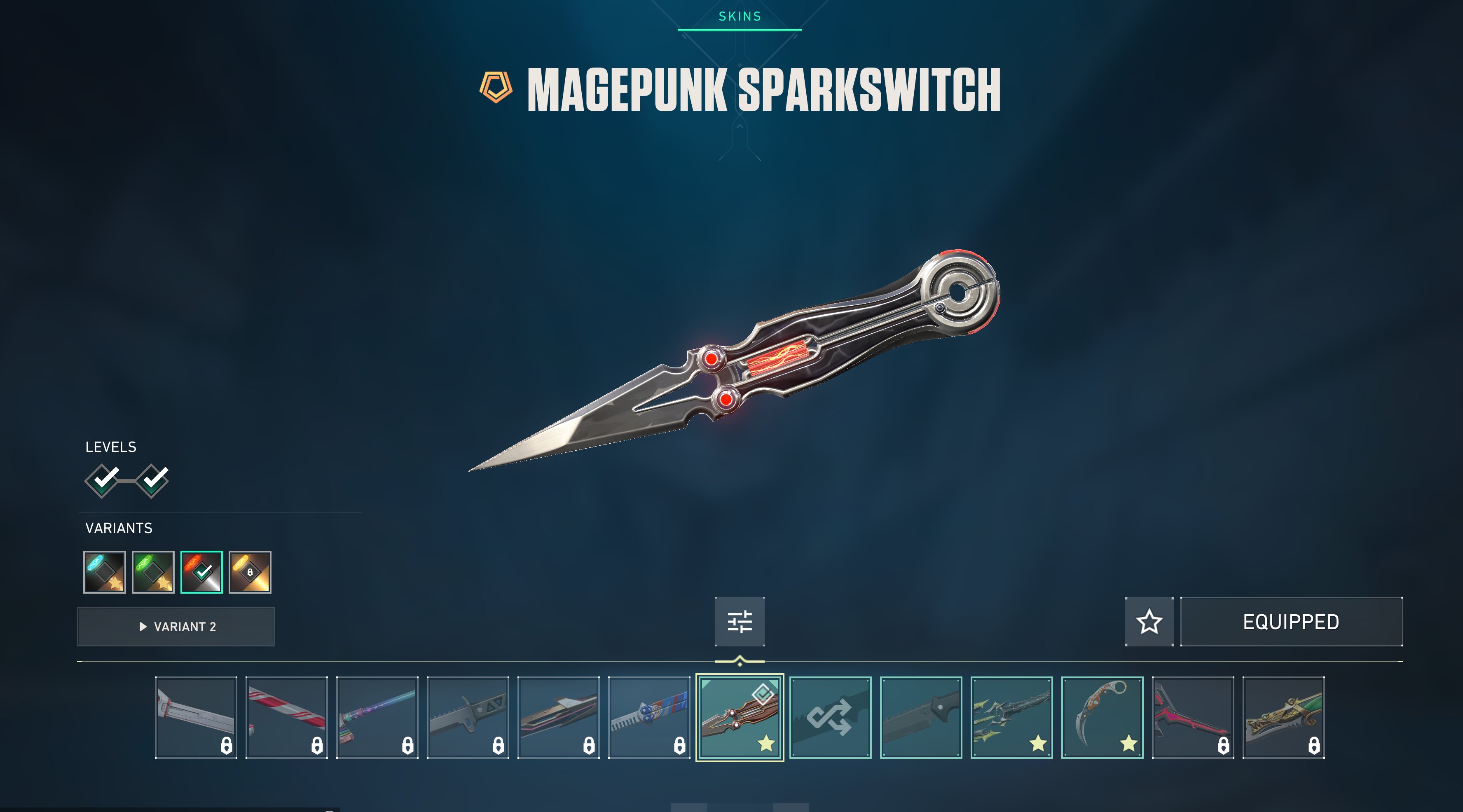1463x812 pixels.
Task: Choose the blue spark variant
Action: click(x=105, y=572)
